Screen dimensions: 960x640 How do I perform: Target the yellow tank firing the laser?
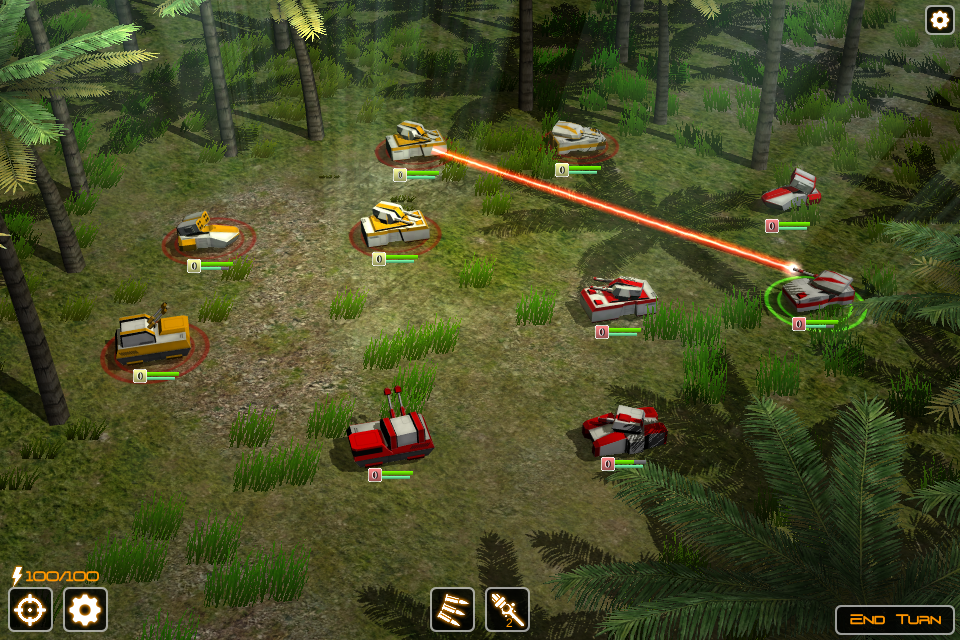[x=414, y=142]
